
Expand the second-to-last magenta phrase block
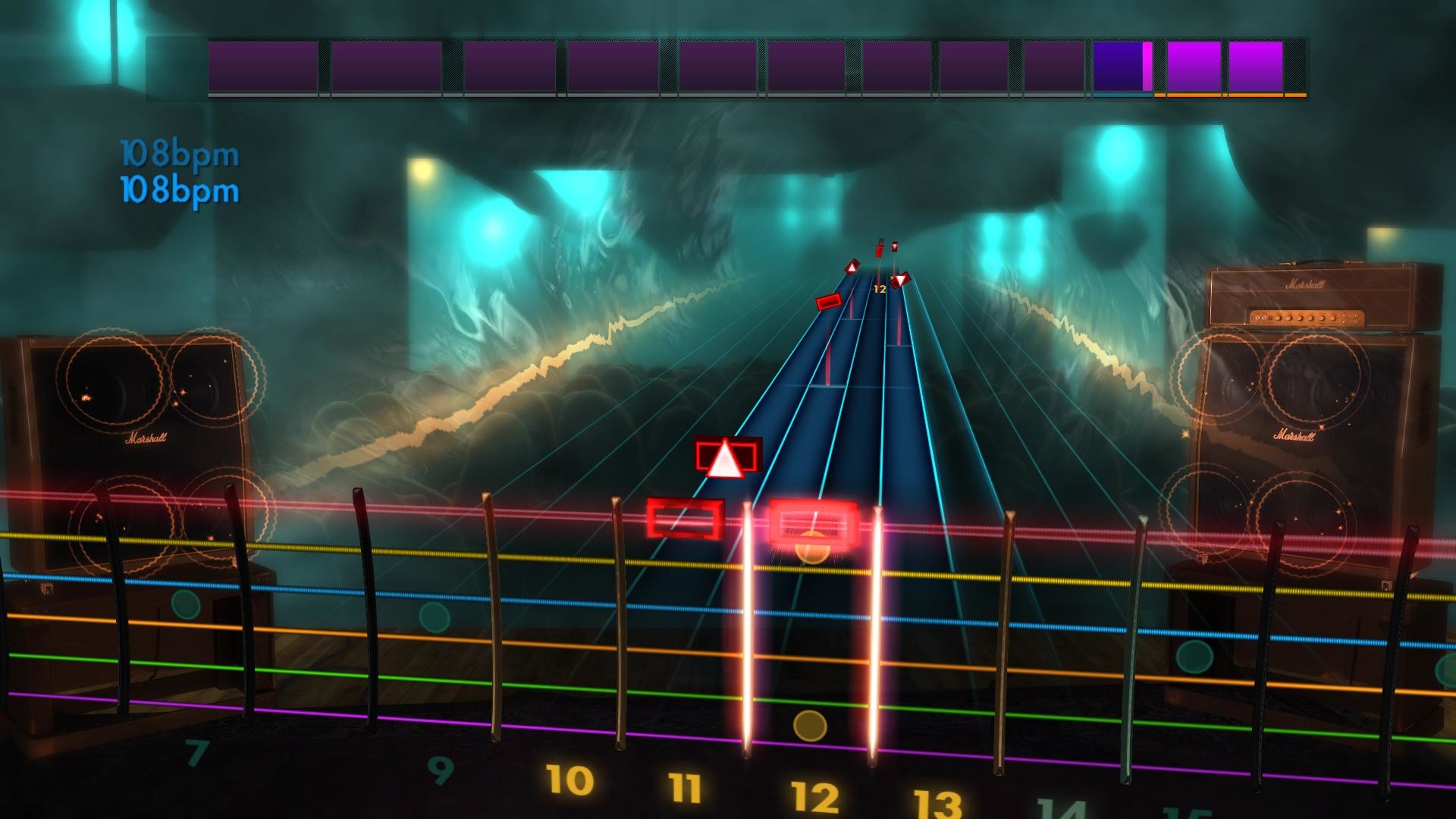click(1195, 67)
